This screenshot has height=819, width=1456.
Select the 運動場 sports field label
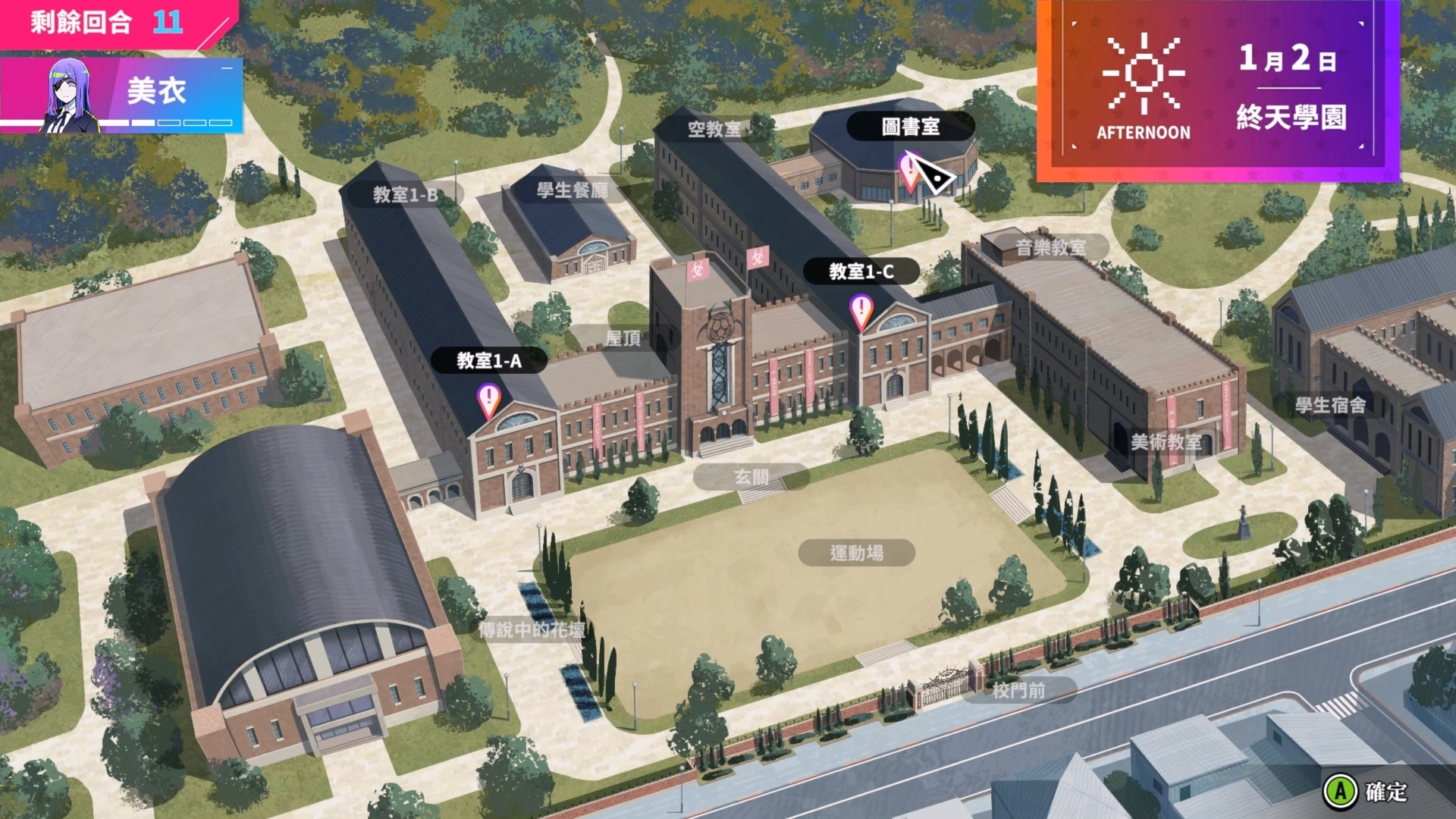856,553
